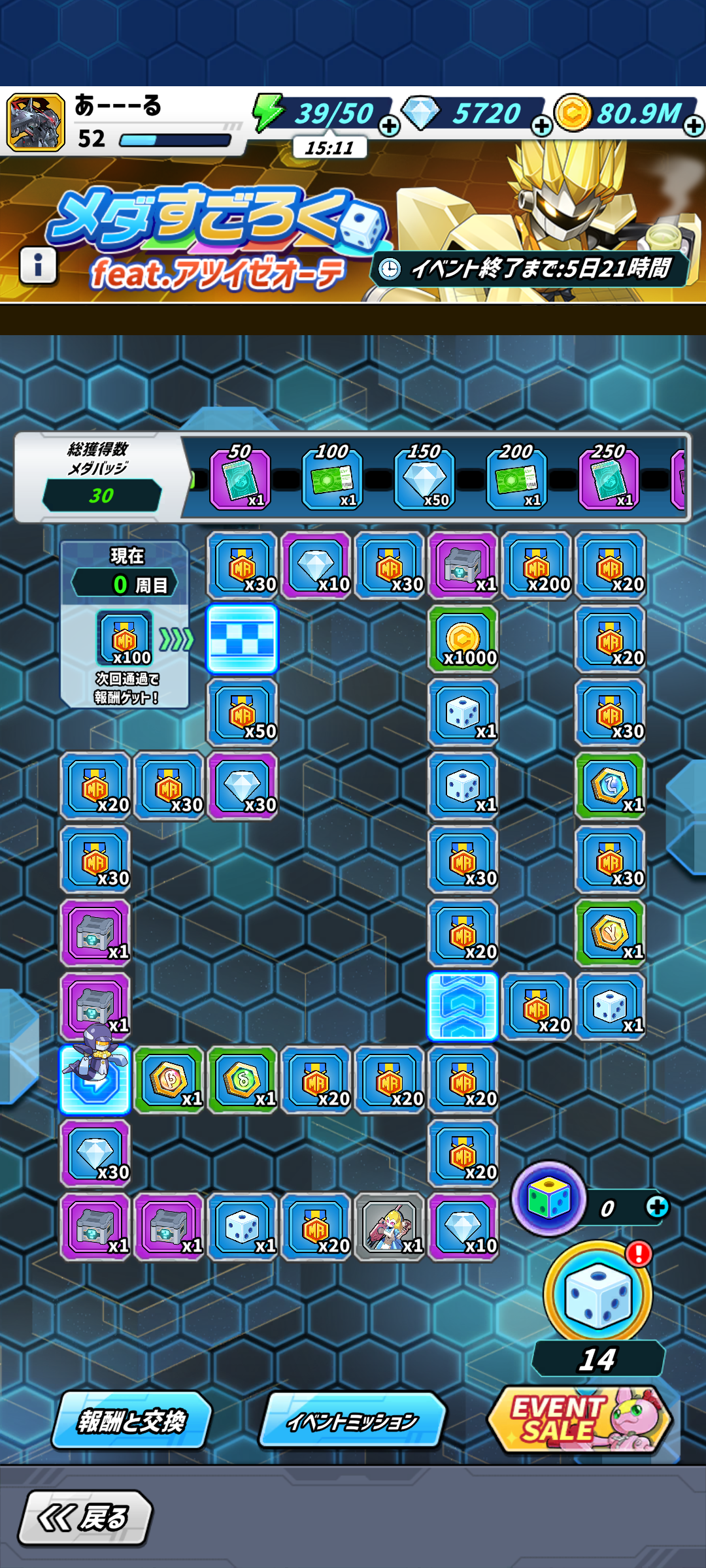
Task: Open the 報酬と交換 rewards exchange
Action: (x=132, y=1420)
